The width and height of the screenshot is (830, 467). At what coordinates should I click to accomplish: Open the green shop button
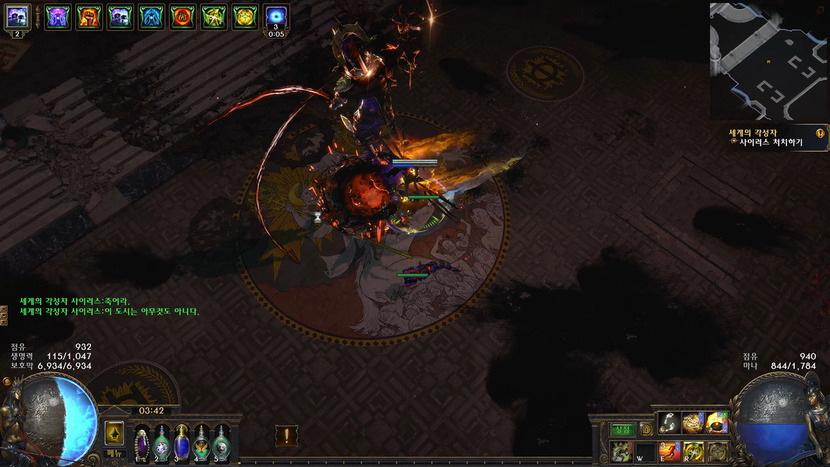[621, 429]
